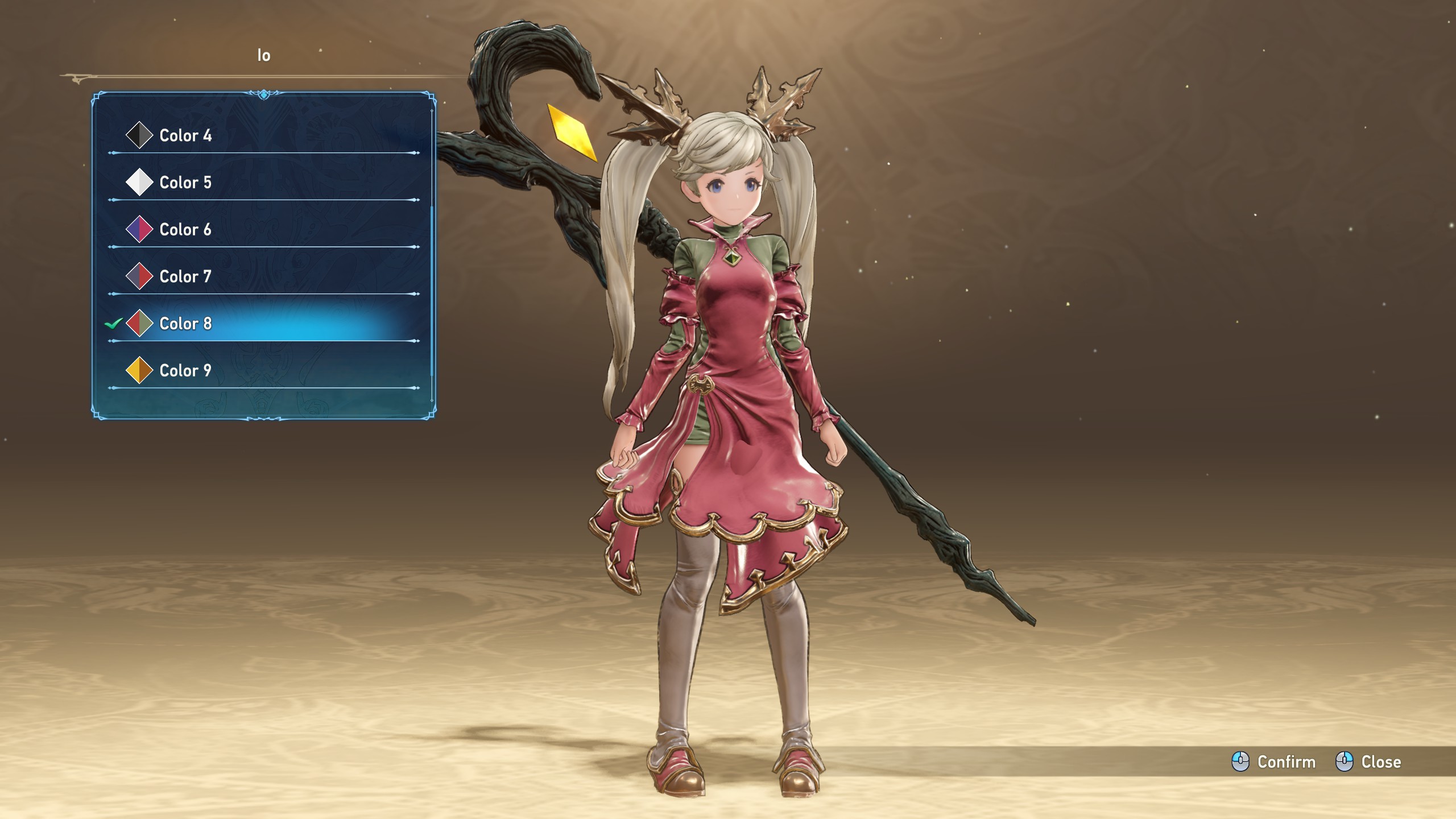
Task: Select the Color 4 black outfit option
Action: click(x=185, y=135)
